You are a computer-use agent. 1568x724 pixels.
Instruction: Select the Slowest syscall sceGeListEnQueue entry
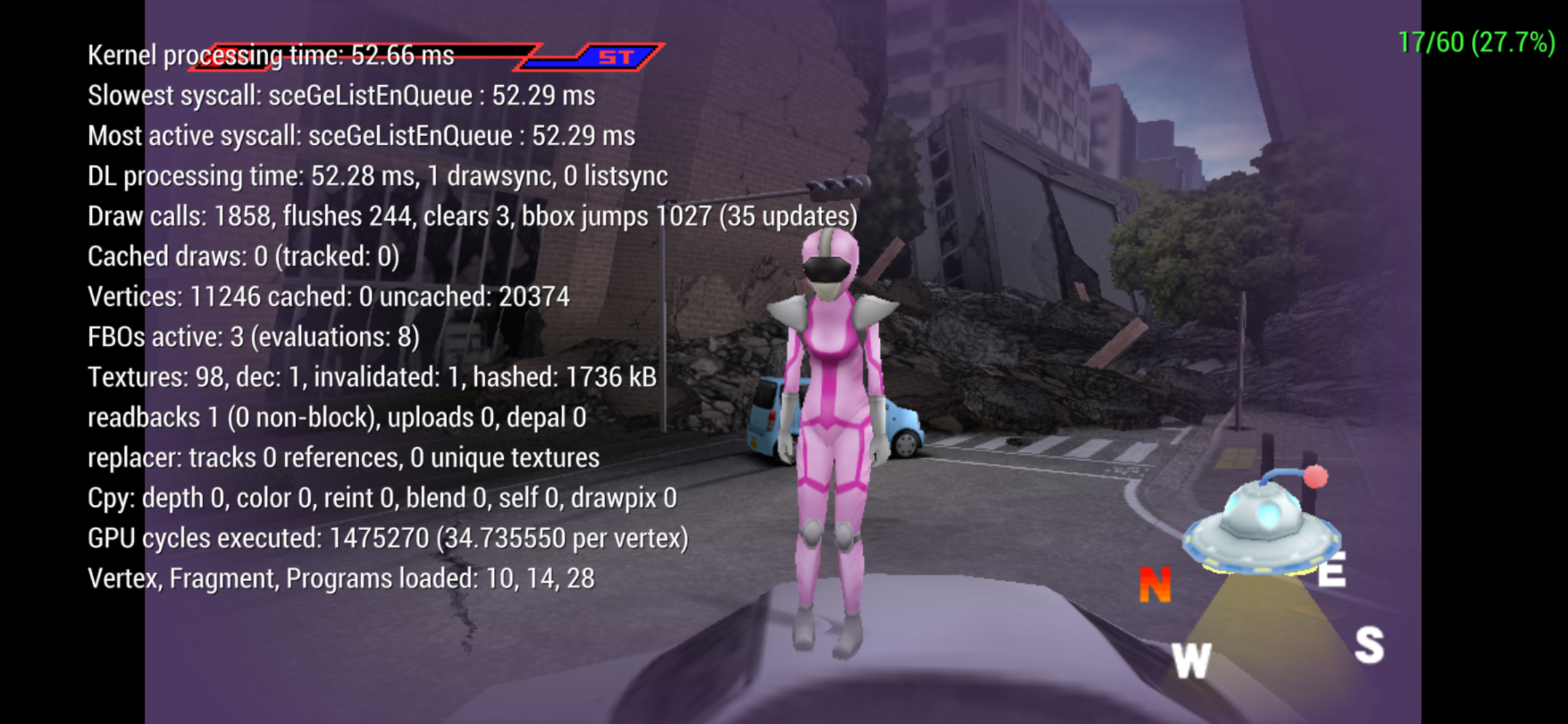pos(342,96)
